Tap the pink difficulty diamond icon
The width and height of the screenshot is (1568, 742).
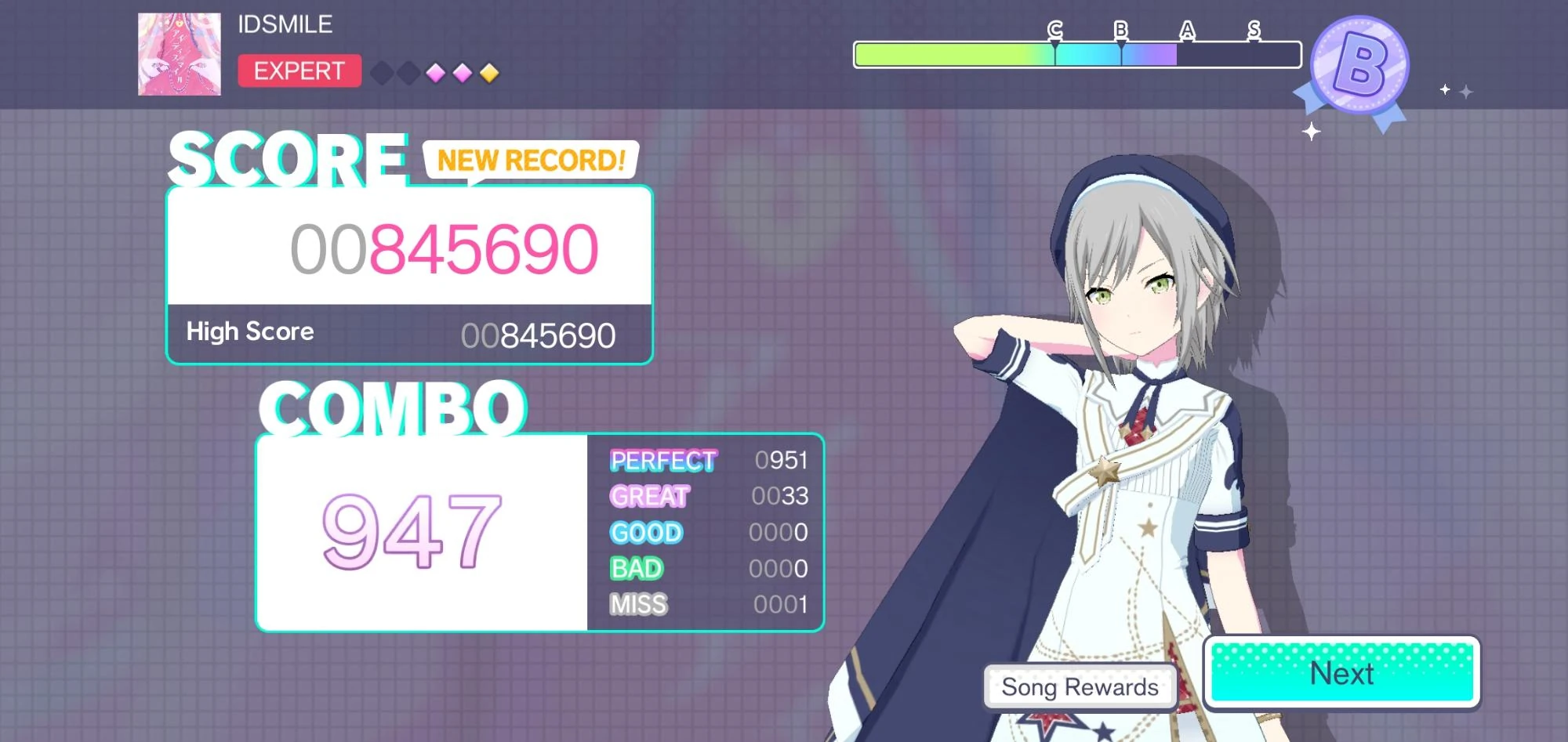[x=436, y=72]
